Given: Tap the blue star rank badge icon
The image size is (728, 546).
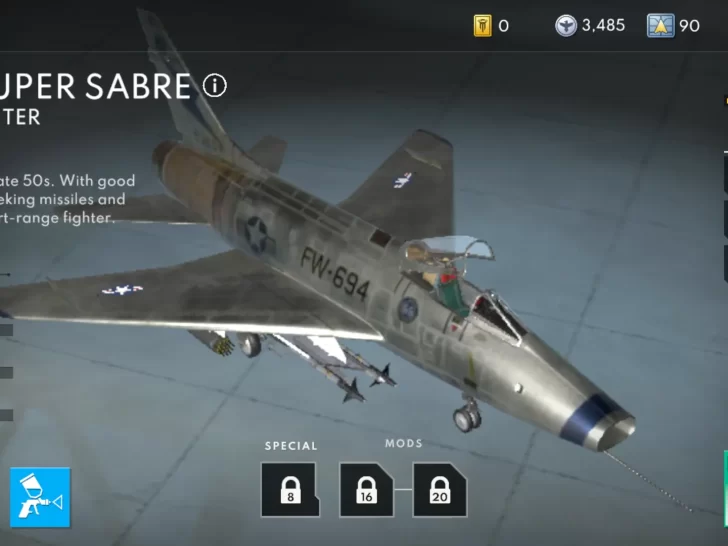Looking at the screenshot, I should pos(660,26).
